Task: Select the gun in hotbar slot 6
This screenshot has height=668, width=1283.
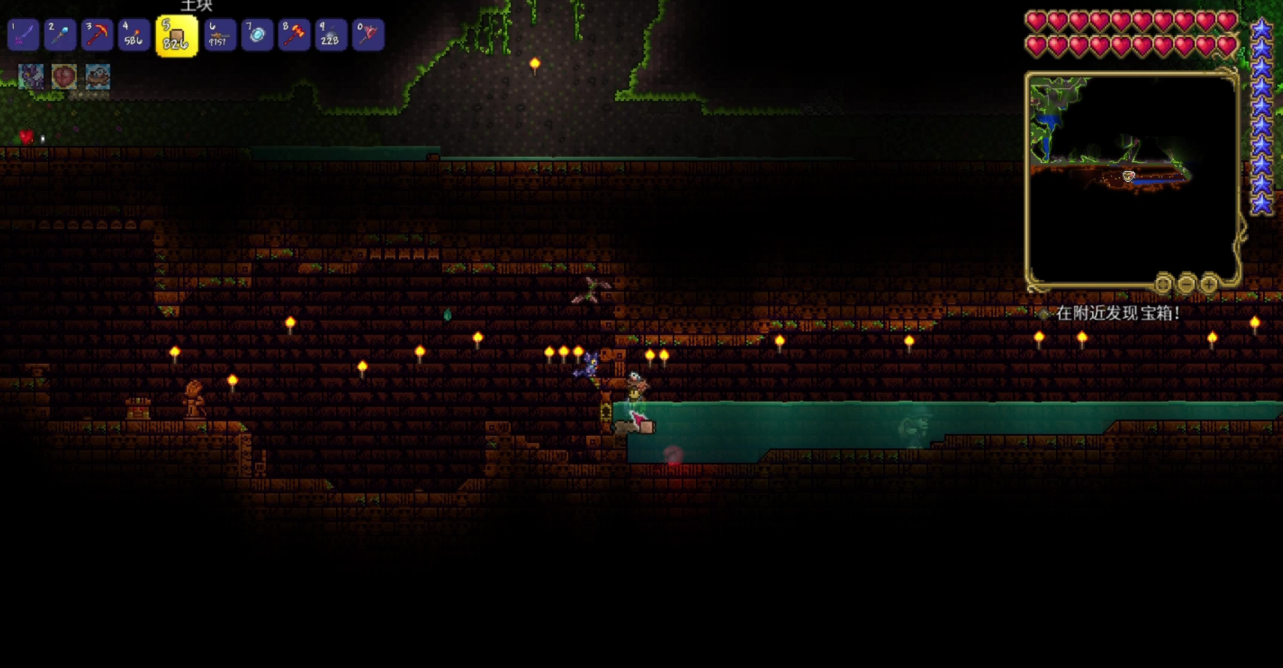Action: point(220,35)
